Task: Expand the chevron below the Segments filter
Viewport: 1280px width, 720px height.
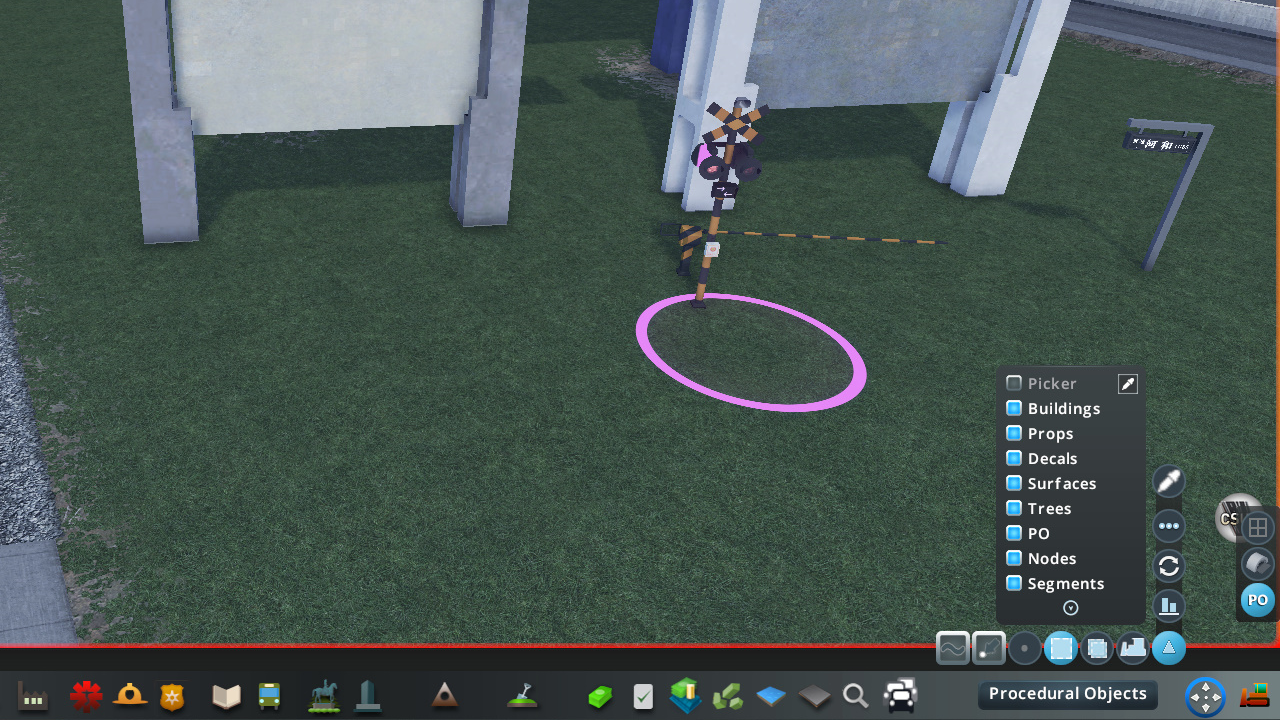Action: tap(1070, 608)
